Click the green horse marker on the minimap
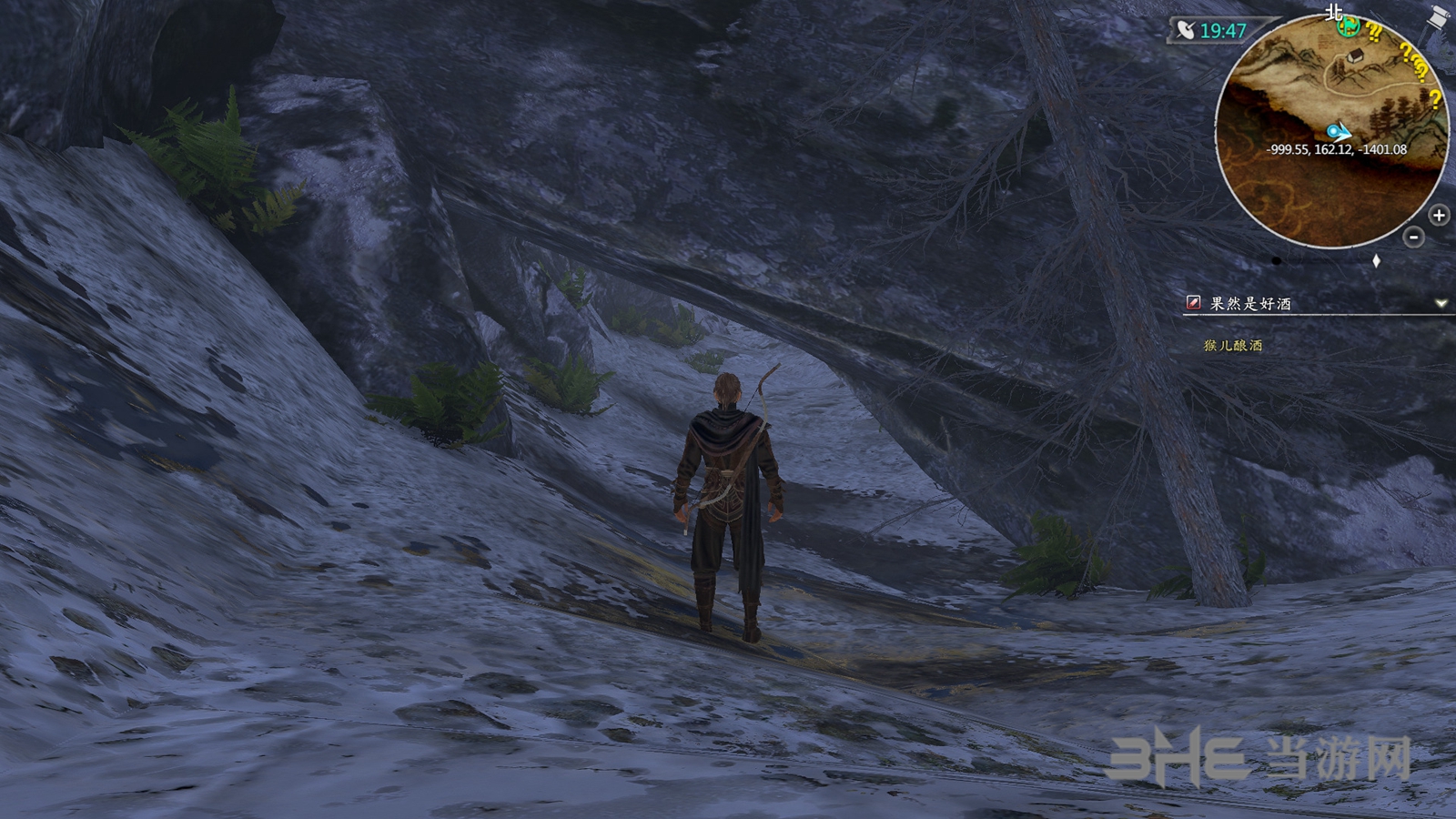This screenshot has height=819, width=1456. click(x=1348, y=26)
